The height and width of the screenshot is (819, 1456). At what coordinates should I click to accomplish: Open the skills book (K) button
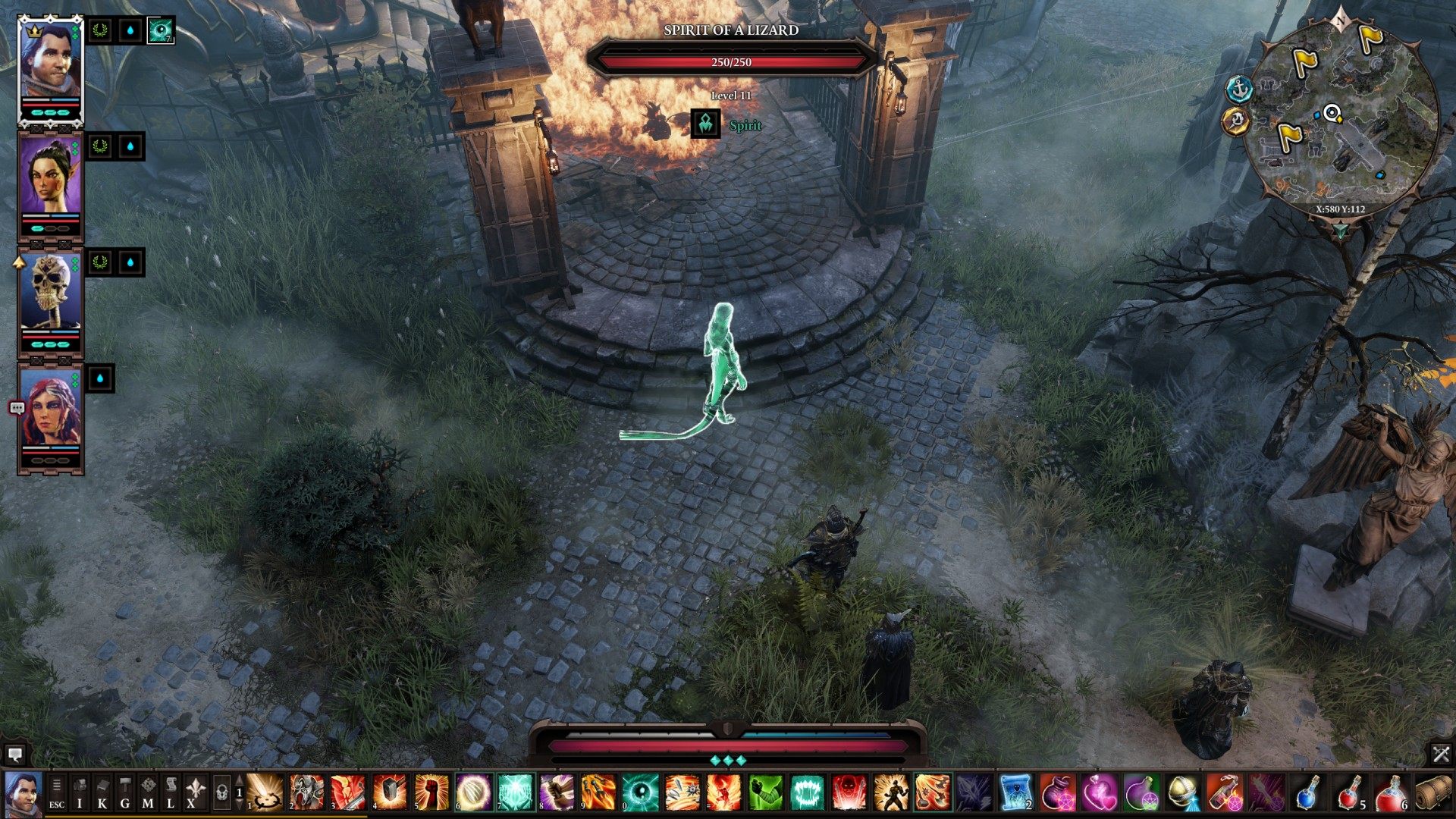point(102,792)
